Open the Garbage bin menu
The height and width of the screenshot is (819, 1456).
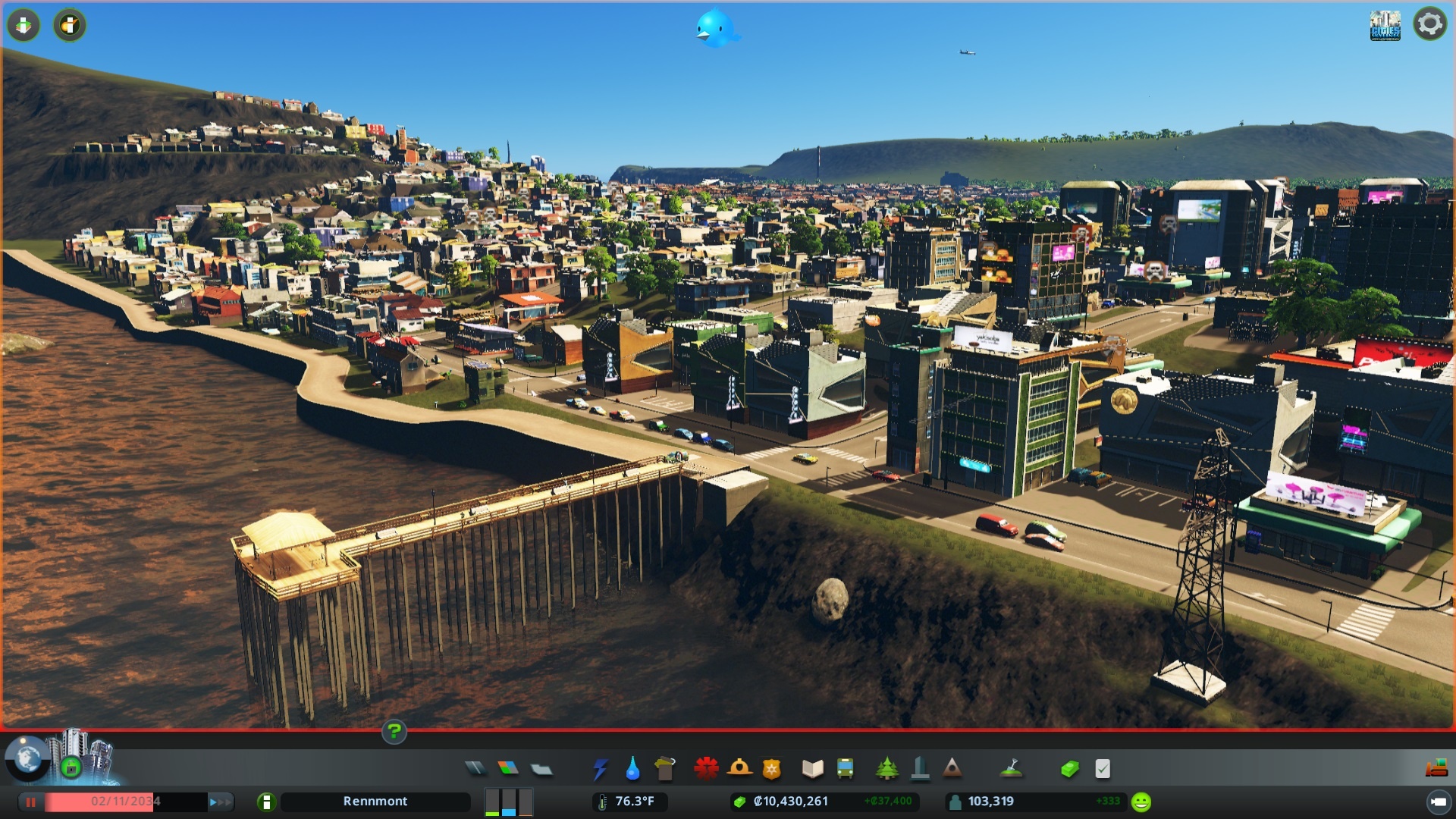coord(665,769)
